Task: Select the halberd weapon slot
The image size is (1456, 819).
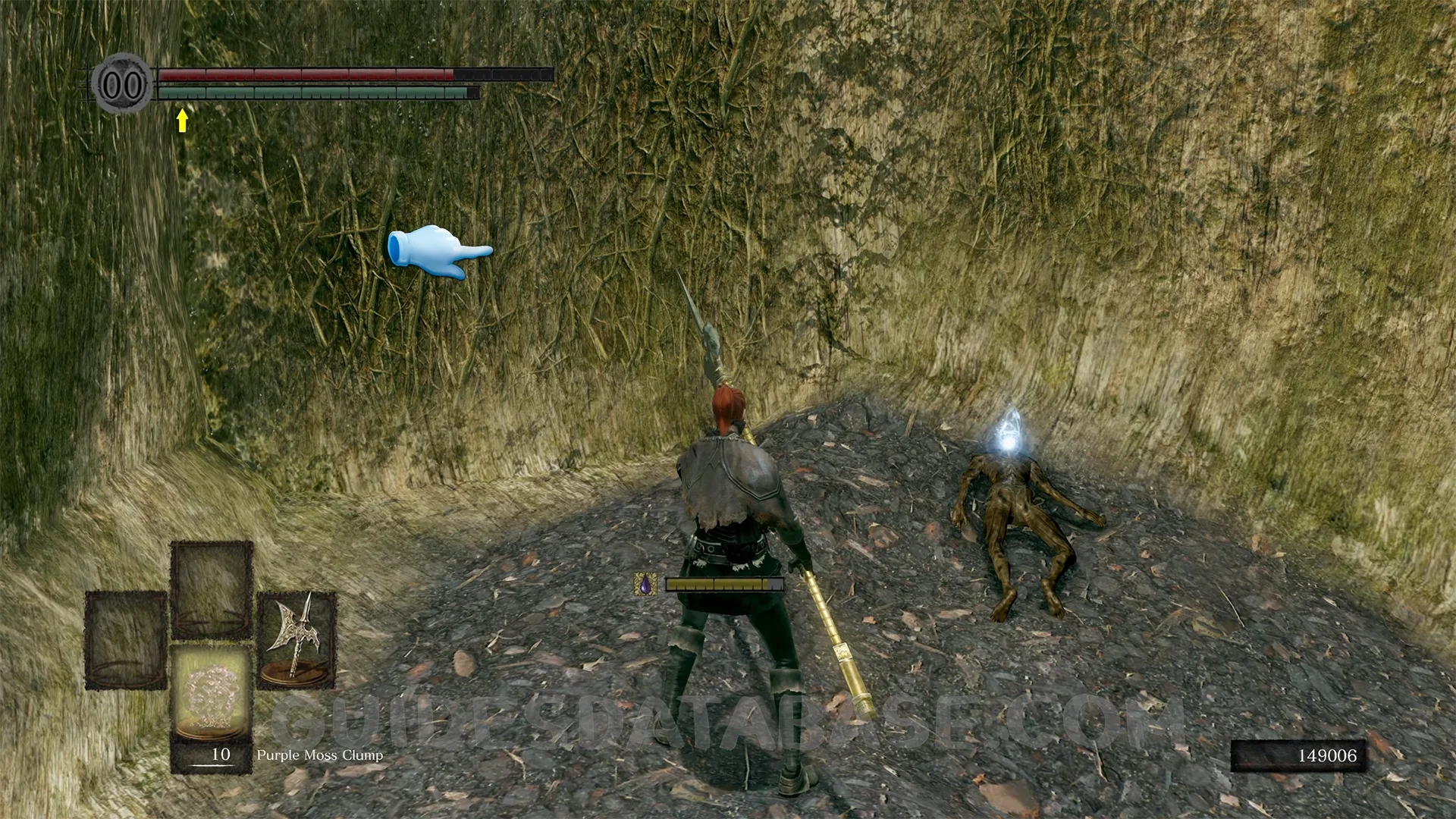Action: [x=296, y=639]
